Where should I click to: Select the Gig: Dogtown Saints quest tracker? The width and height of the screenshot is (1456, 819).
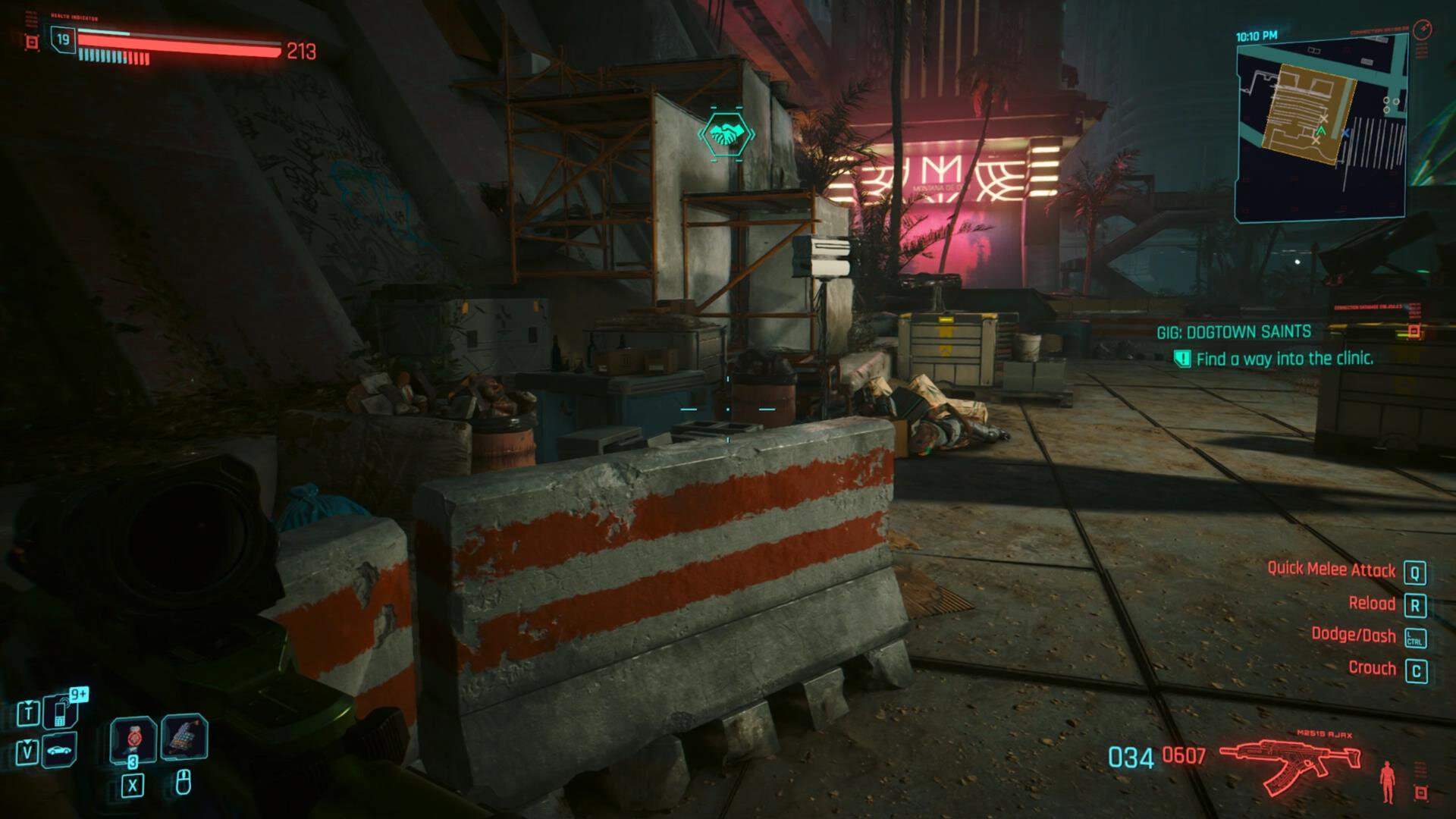[1234, 332]
